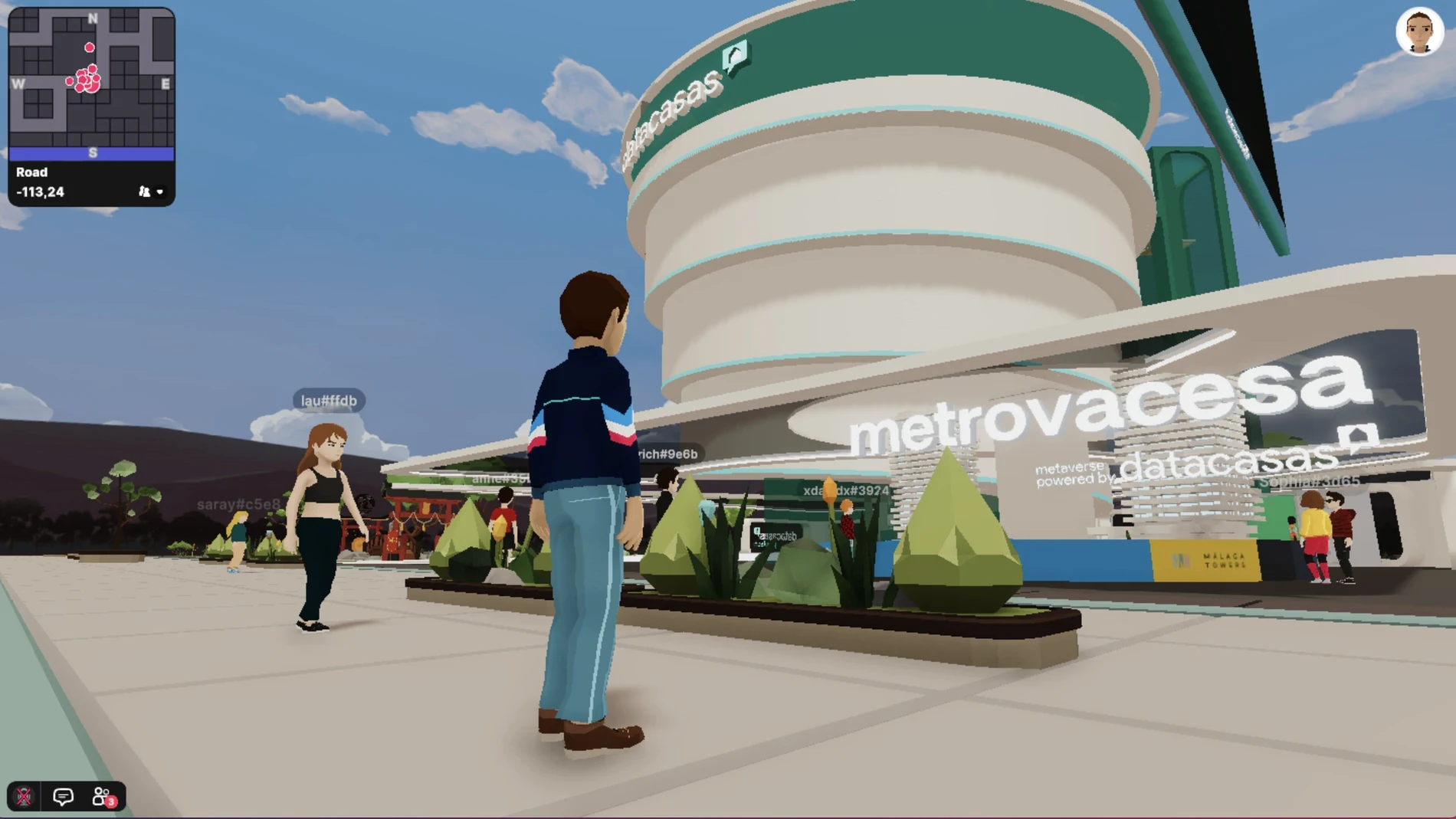The width and height of the screenshot is (1456, 819).
Task: Click the cluster of pink player dots on minimap
Action: tap(86, 80)
